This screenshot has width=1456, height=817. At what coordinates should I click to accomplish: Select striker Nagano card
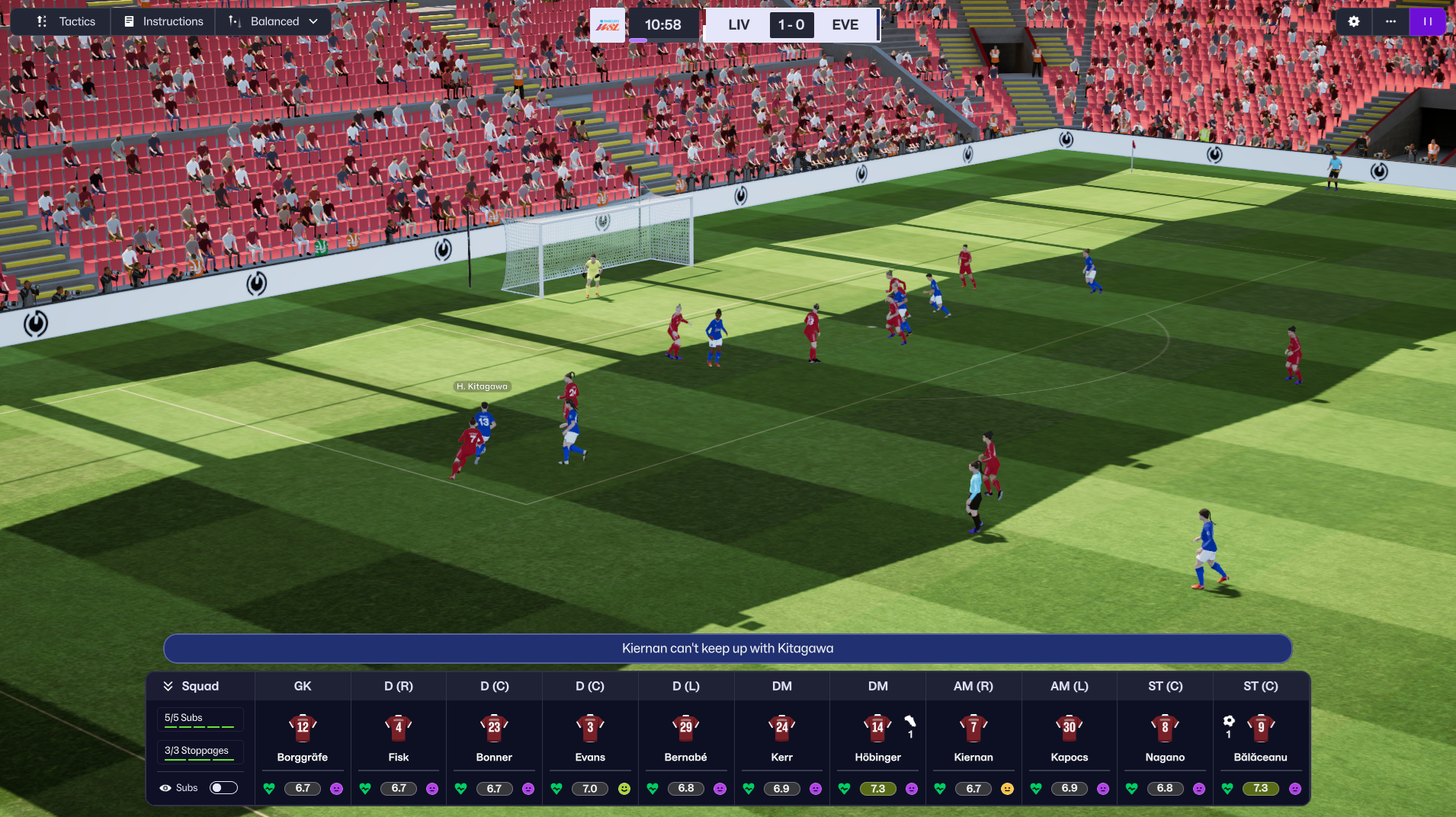[x=1165, y=738]
